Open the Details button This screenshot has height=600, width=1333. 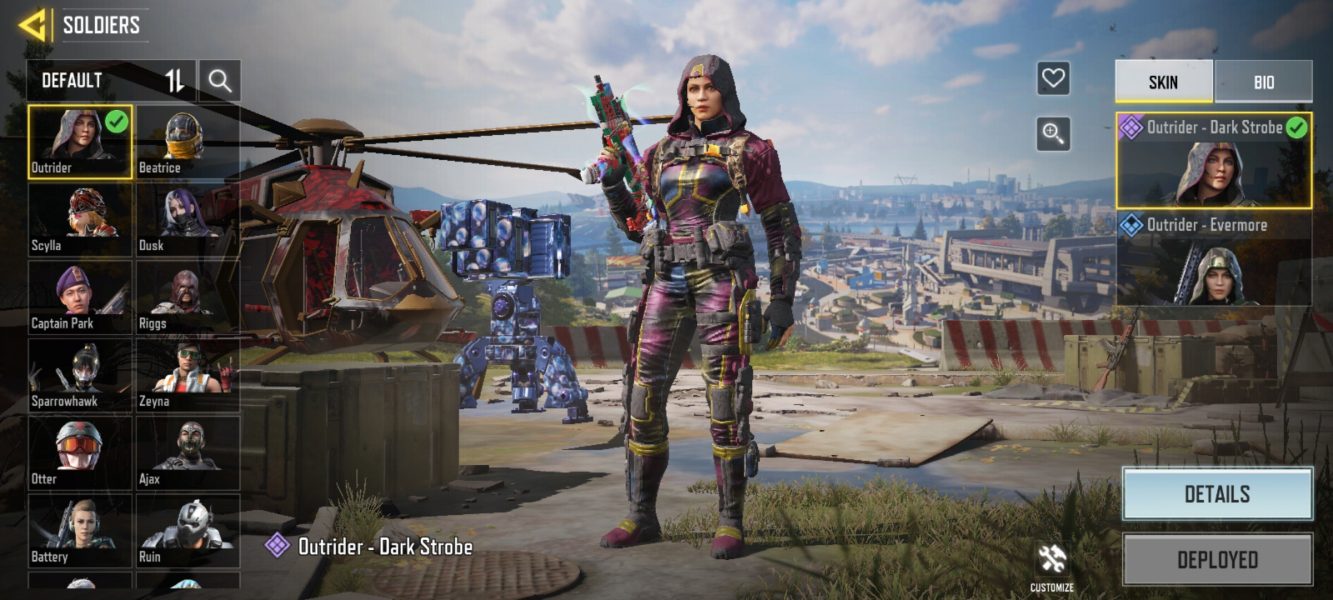point(1217,494)
